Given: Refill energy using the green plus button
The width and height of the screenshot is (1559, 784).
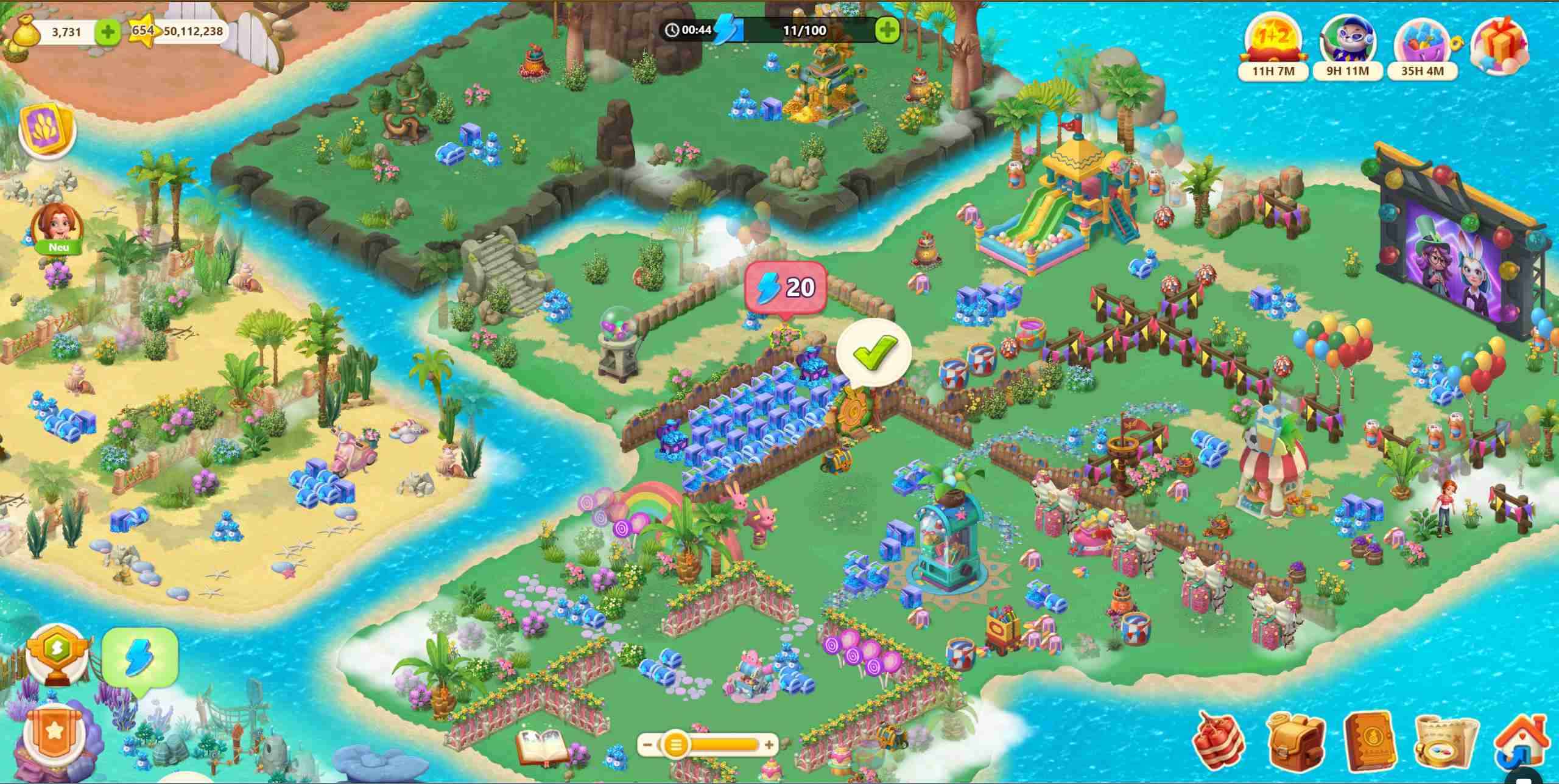Looking at the screenshot, I should point(887,30).
